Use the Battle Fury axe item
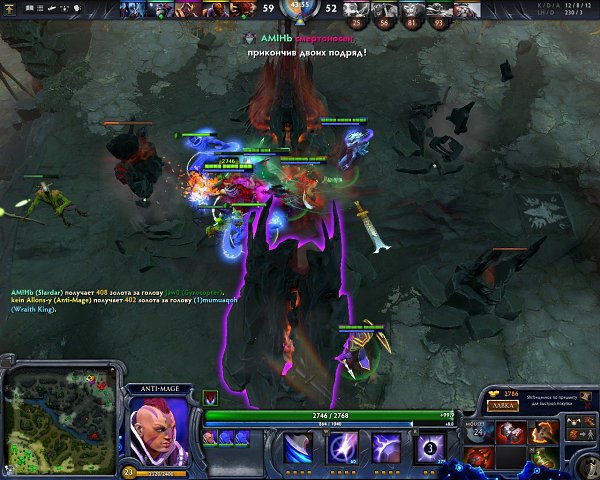The width and height of the screenshot is (600, 480). pyautogui.click(x=544, y=431)
